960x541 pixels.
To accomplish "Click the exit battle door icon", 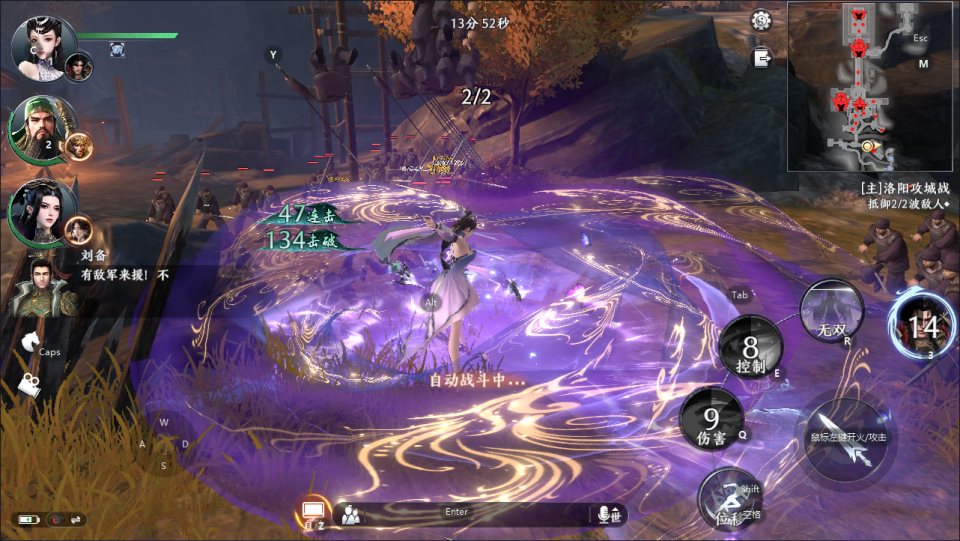I will 762,58.
